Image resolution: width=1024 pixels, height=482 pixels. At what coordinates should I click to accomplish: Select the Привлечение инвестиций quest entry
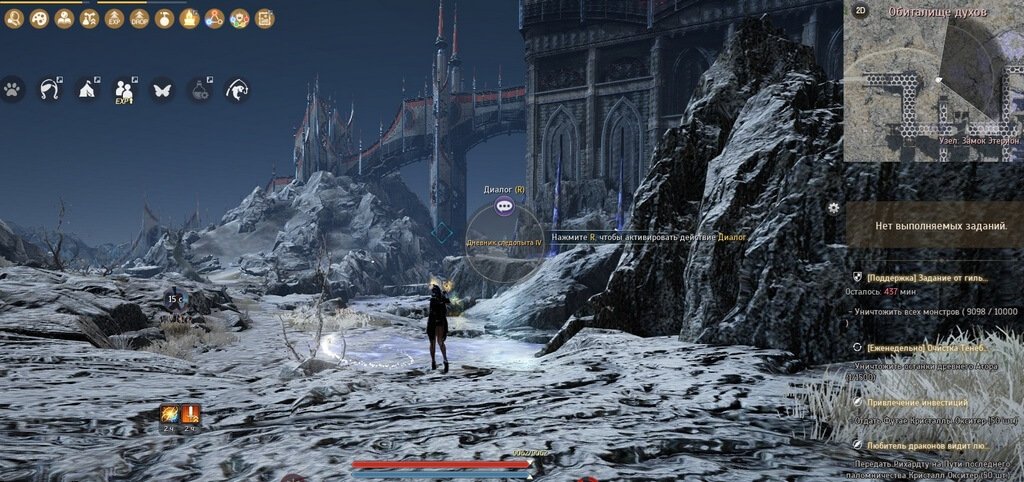tap(911, 401)
